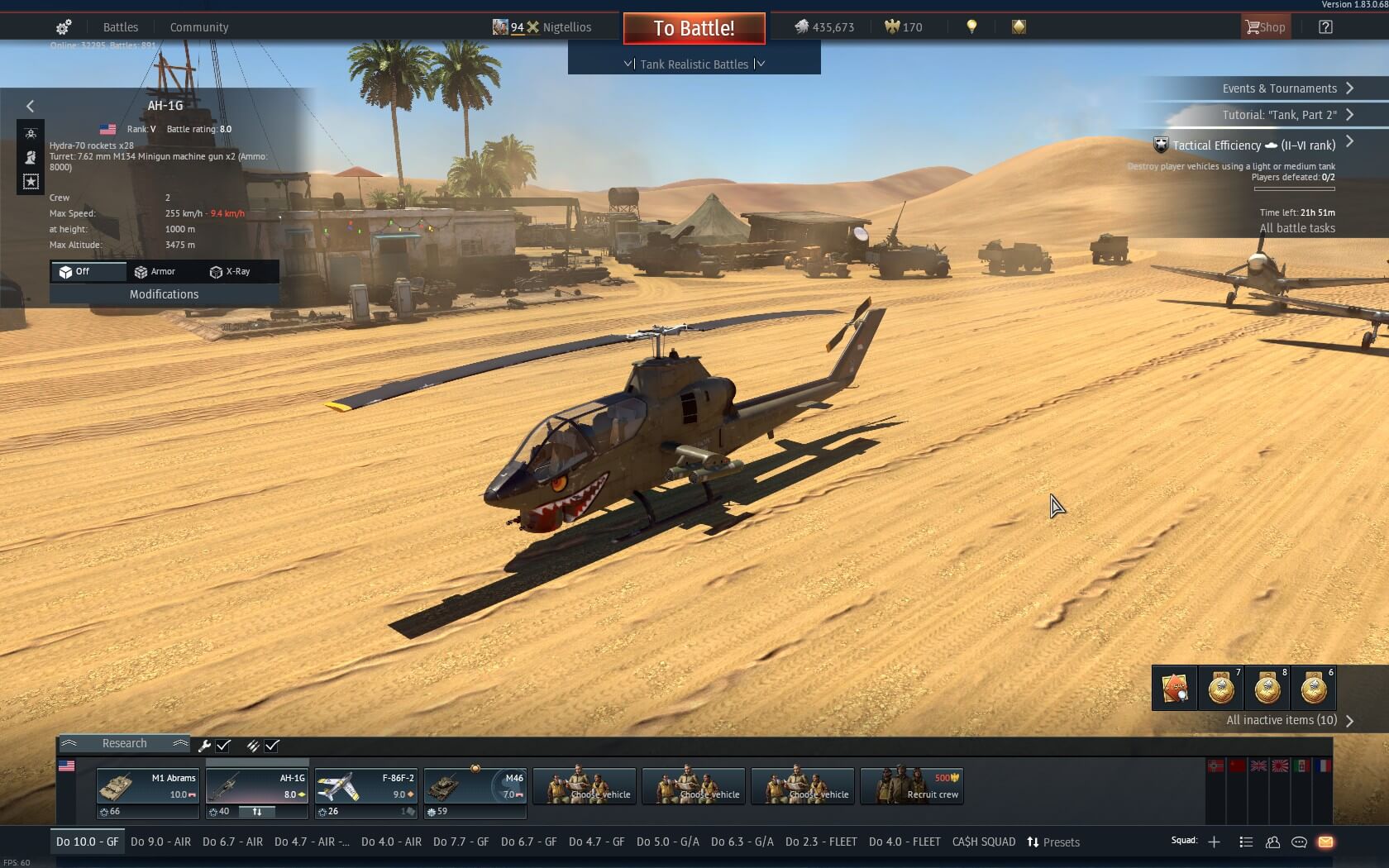Show All battle tasks
1389x868 pixels.
tap(1296, 228)
